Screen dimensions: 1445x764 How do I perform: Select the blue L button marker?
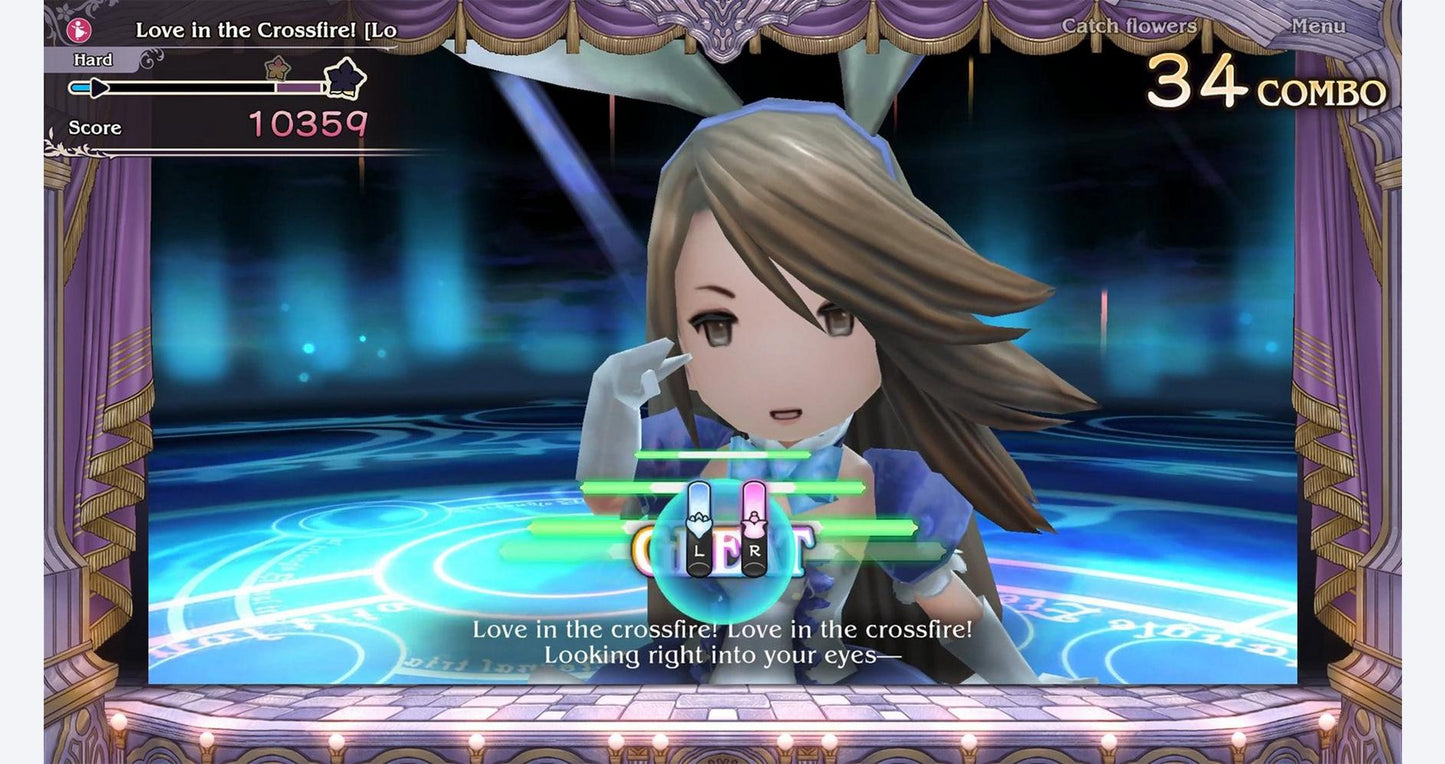(x=699, y=530)
